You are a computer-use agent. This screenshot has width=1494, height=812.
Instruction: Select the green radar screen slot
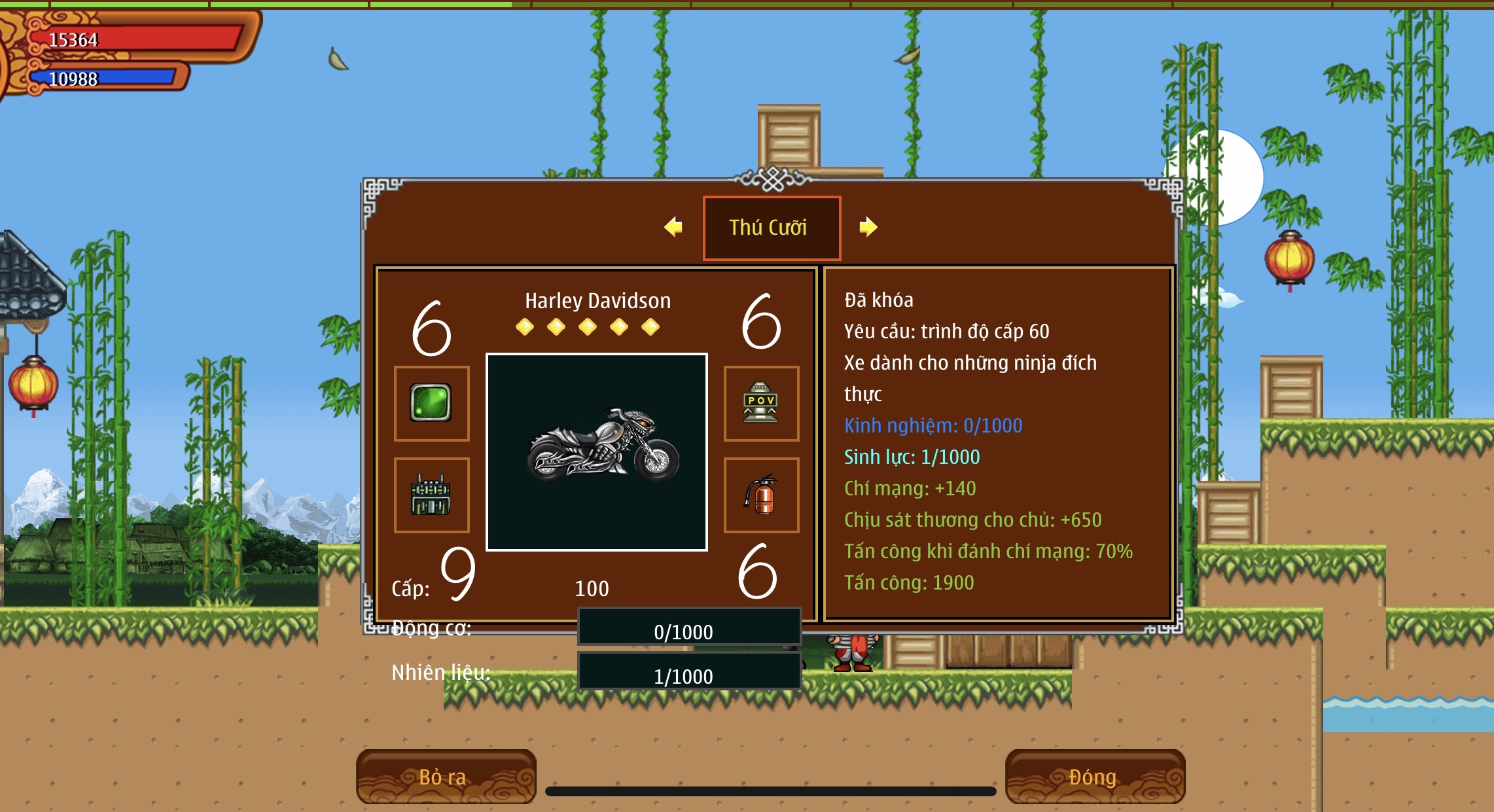431,403
